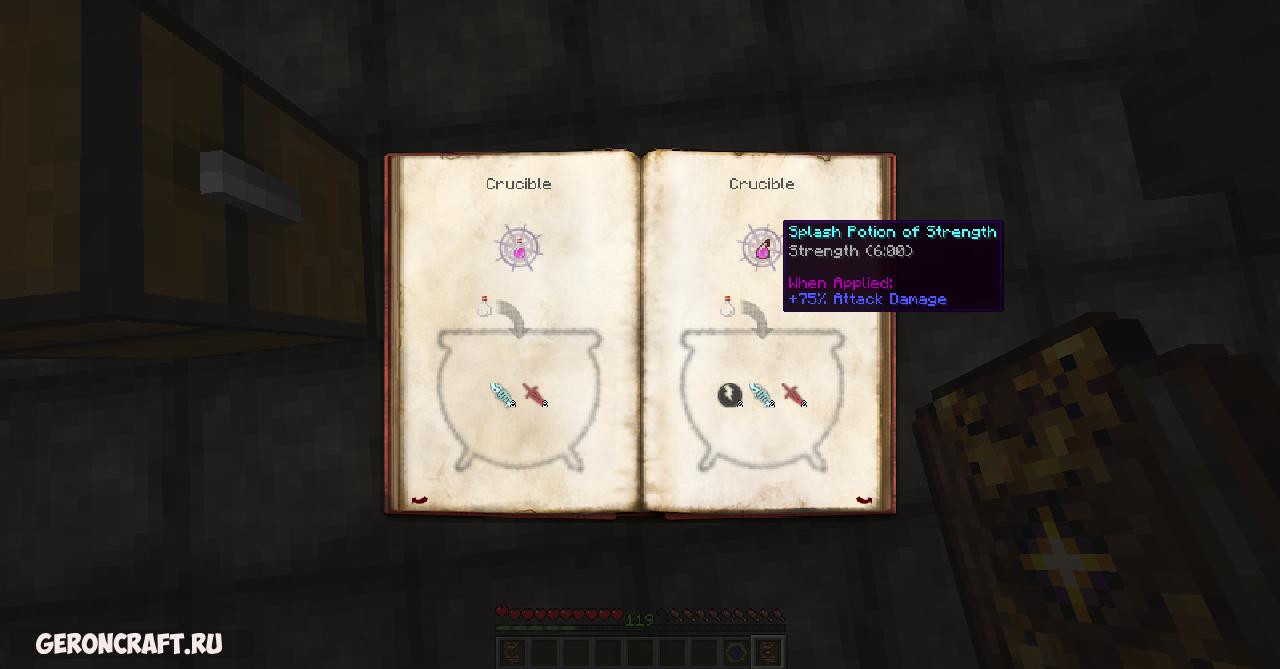Select the glass bottle on the left page
1280x669 pixels.
(x=484, y=306)
